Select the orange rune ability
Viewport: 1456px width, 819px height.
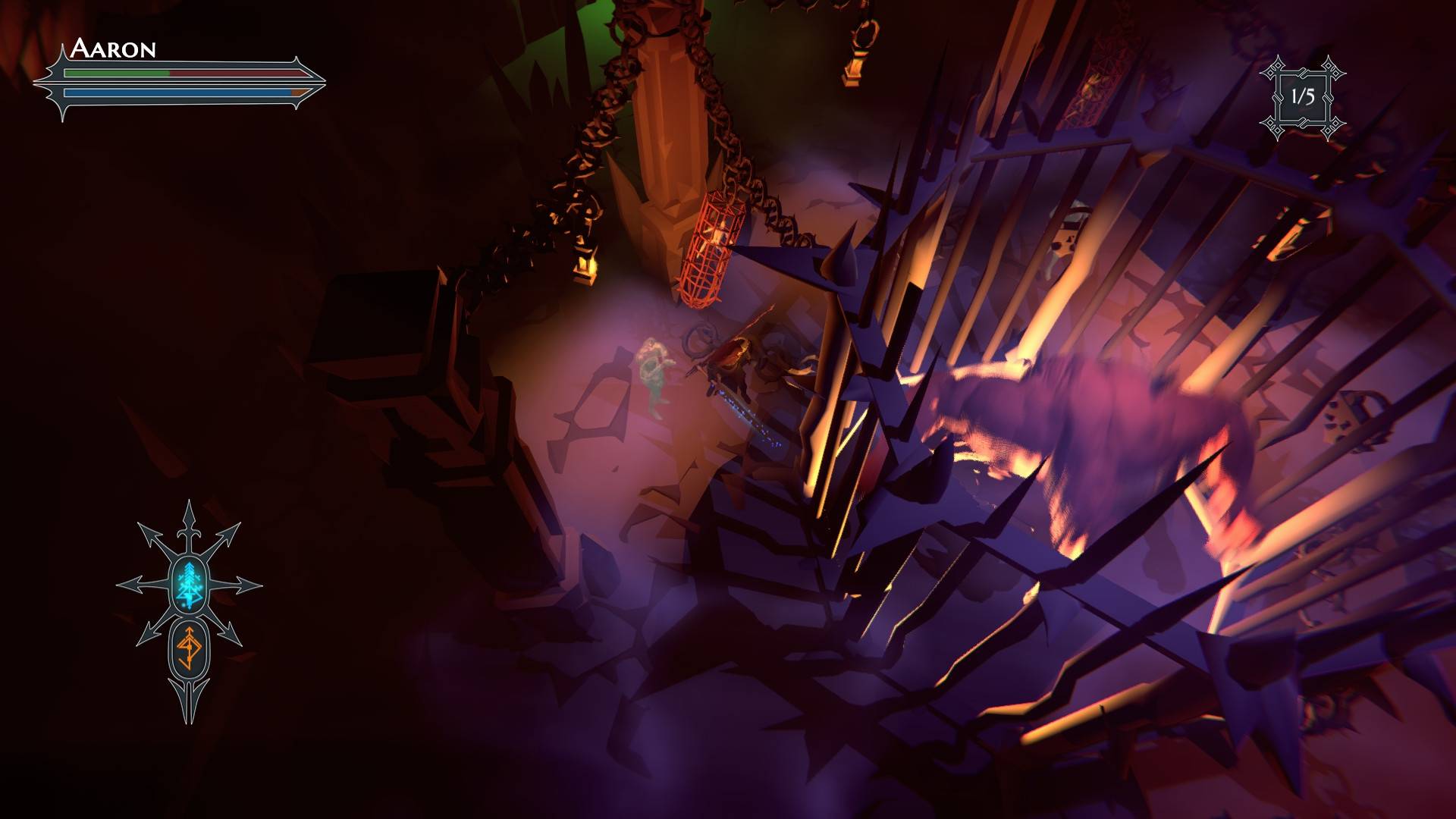[x=188, y=648]
